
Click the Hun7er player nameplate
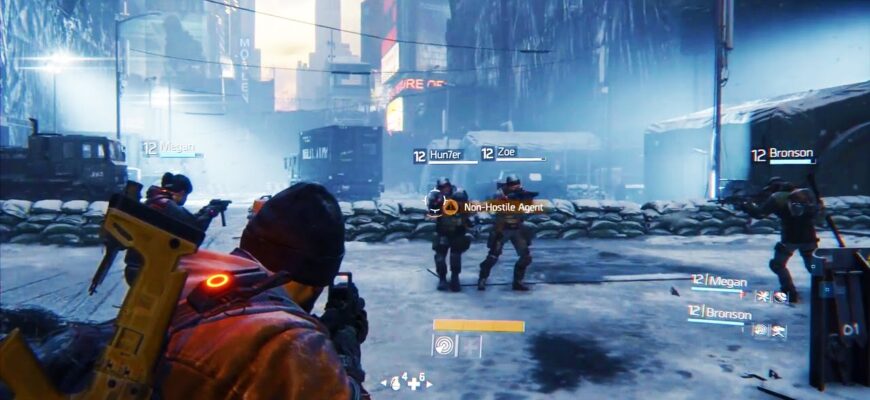438,155
